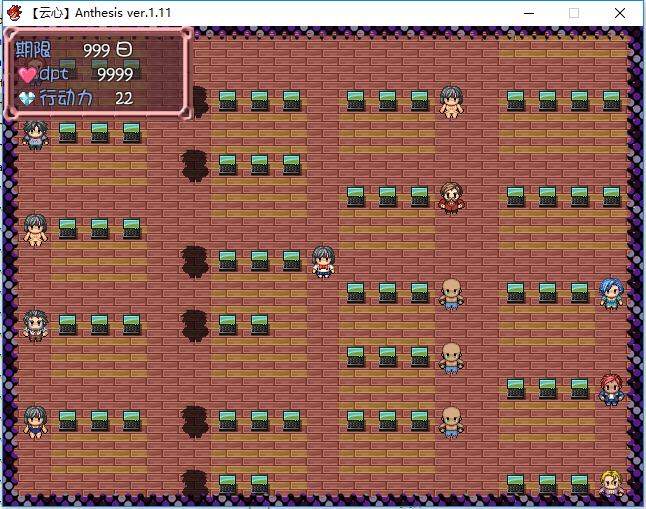Image resolution: width=646 pixels, height=509 pixels.
Task: Minimize the Anthesis game window
Action: 528,13
